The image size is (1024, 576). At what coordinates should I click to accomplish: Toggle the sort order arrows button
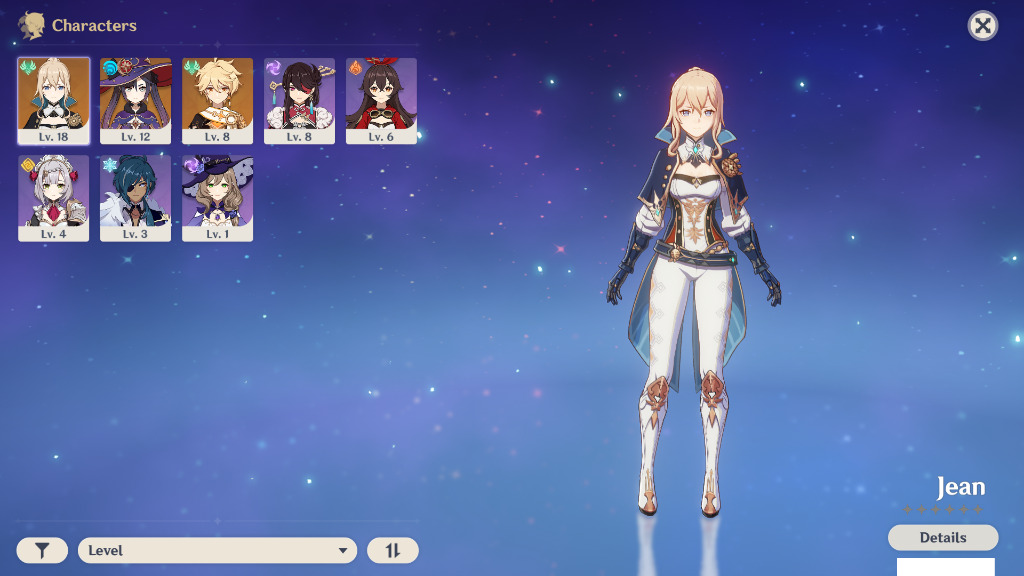(393, 550)
